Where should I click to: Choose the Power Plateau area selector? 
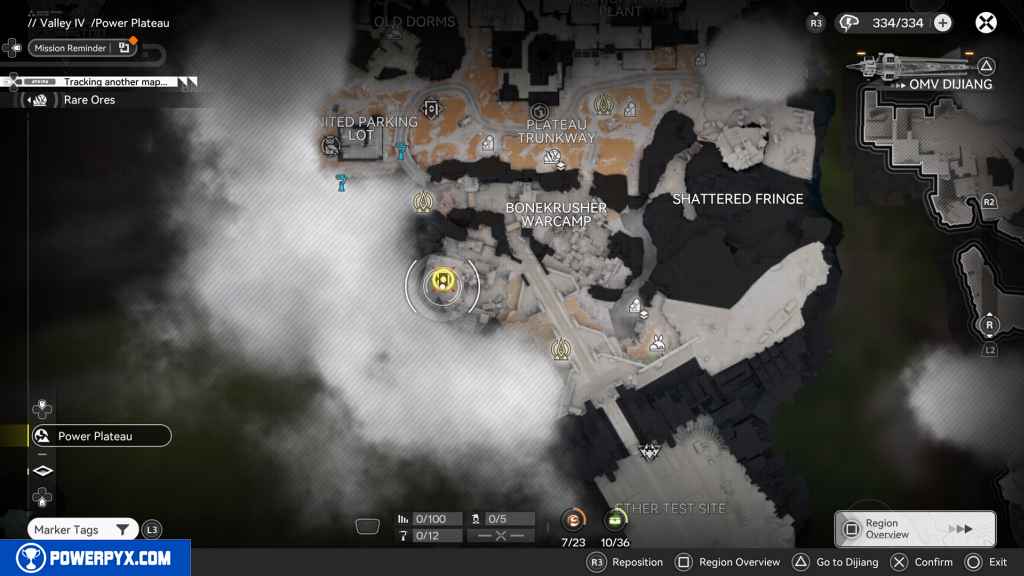click(x=100, y=436)
